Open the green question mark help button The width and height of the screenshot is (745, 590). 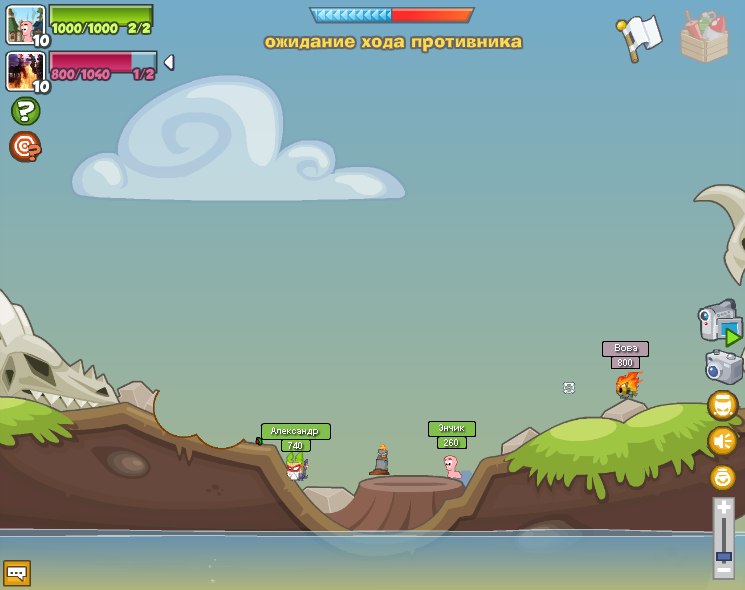point(25,111)
